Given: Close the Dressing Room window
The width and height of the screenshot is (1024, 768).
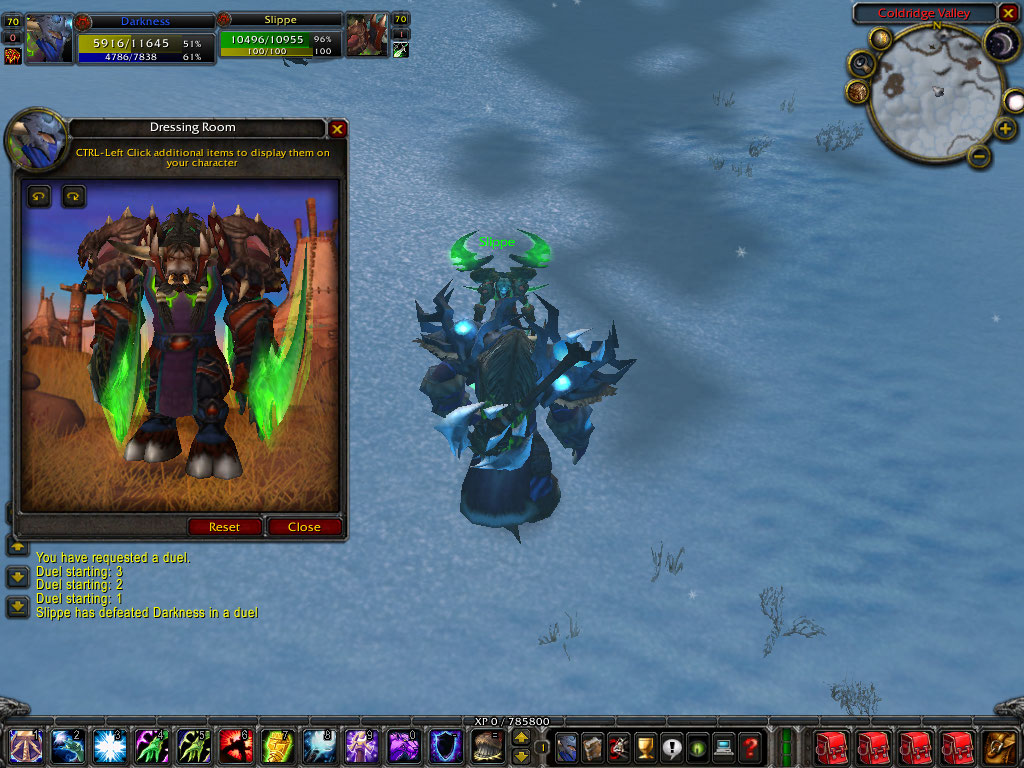Looking at the screenshot, I should (x=338, y=129).
